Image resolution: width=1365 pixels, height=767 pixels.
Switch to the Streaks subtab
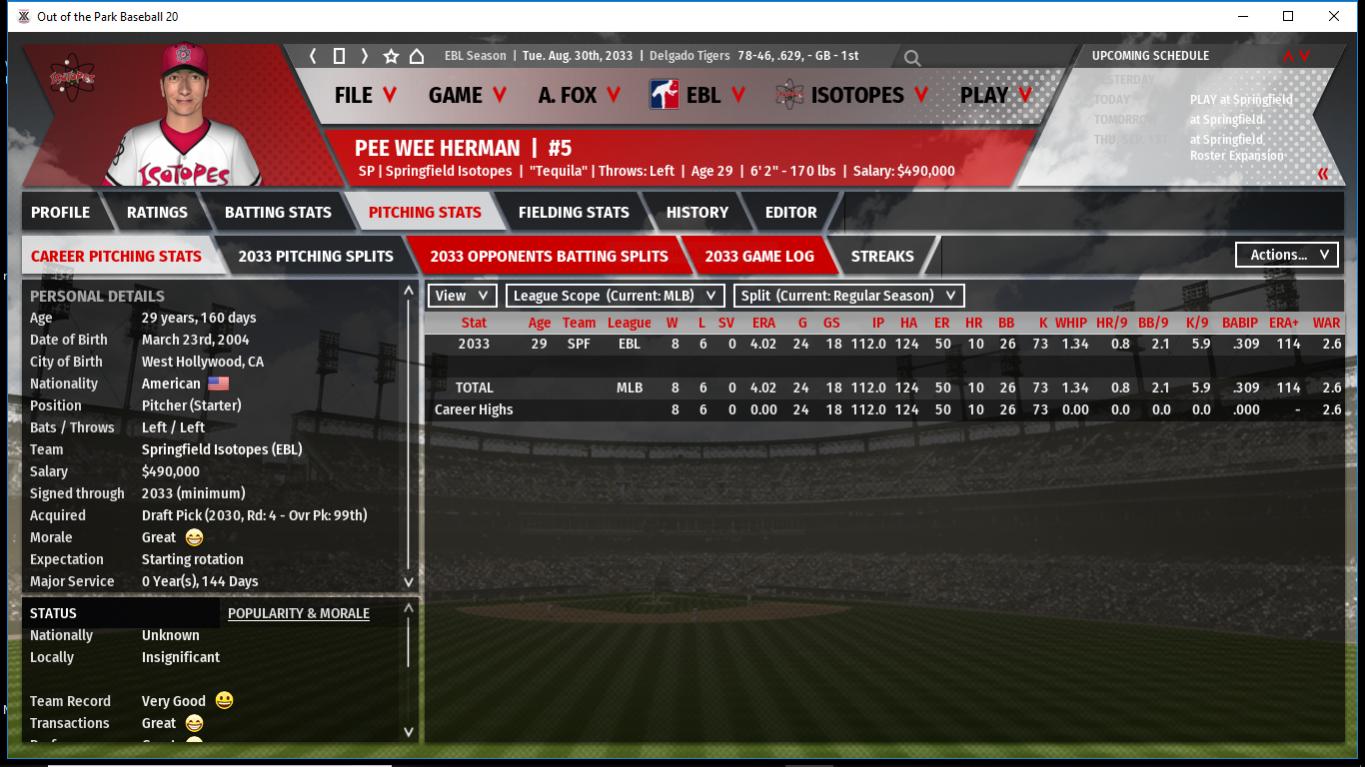click(882, 256)
